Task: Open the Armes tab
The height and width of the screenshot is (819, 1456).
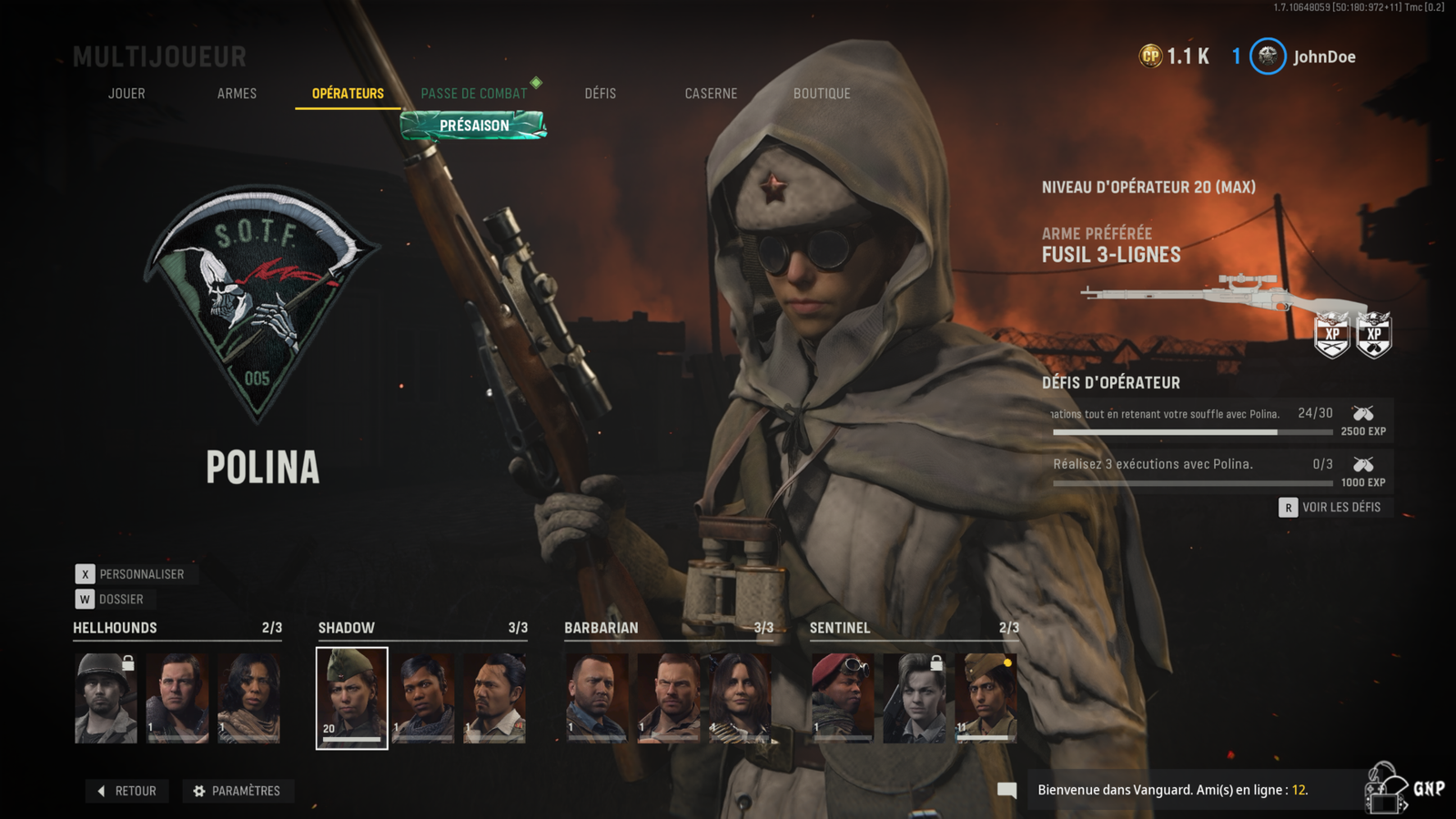Action: [237, 94]
